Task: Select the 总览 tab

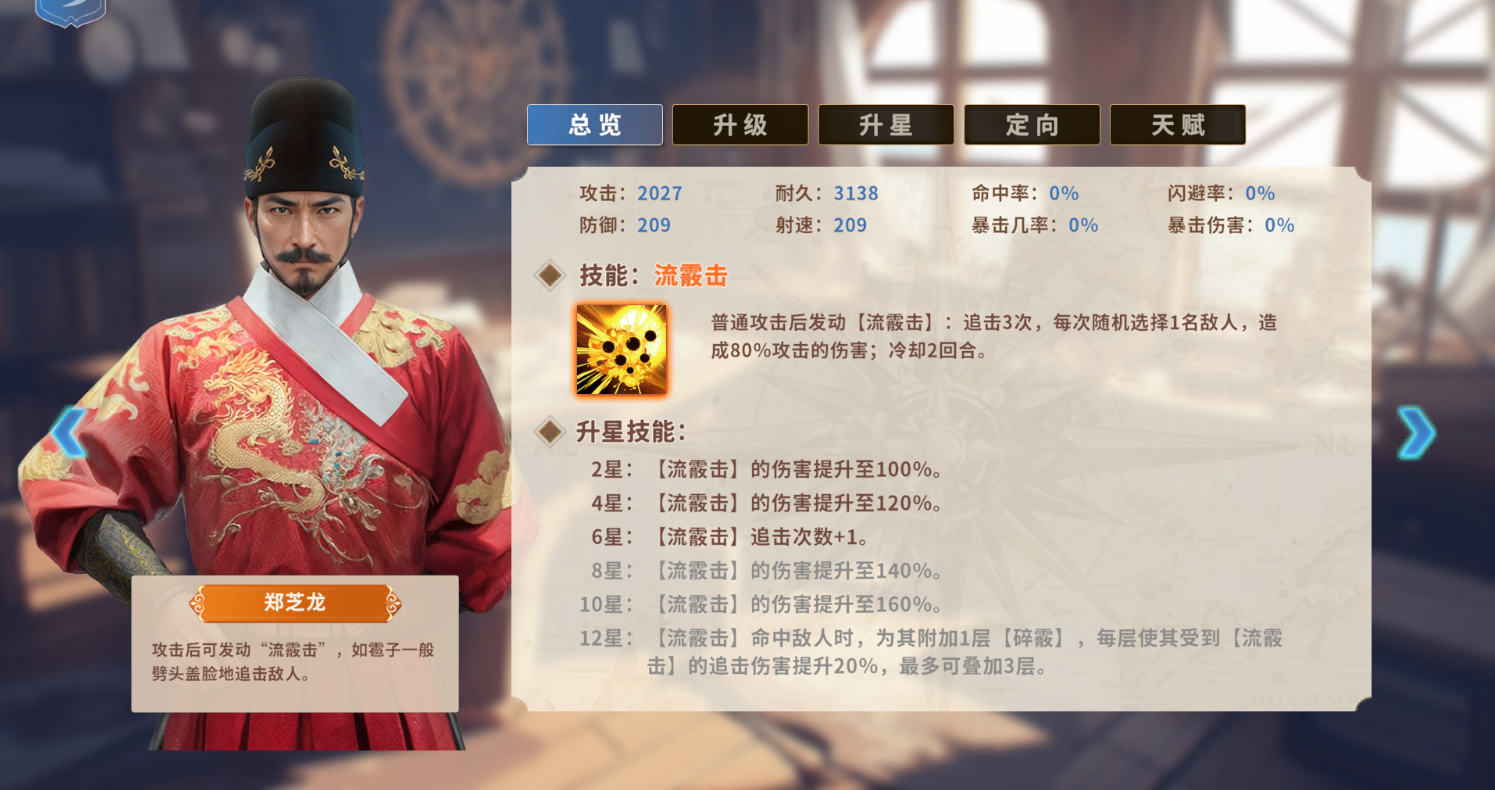Action: pos(594,124)
